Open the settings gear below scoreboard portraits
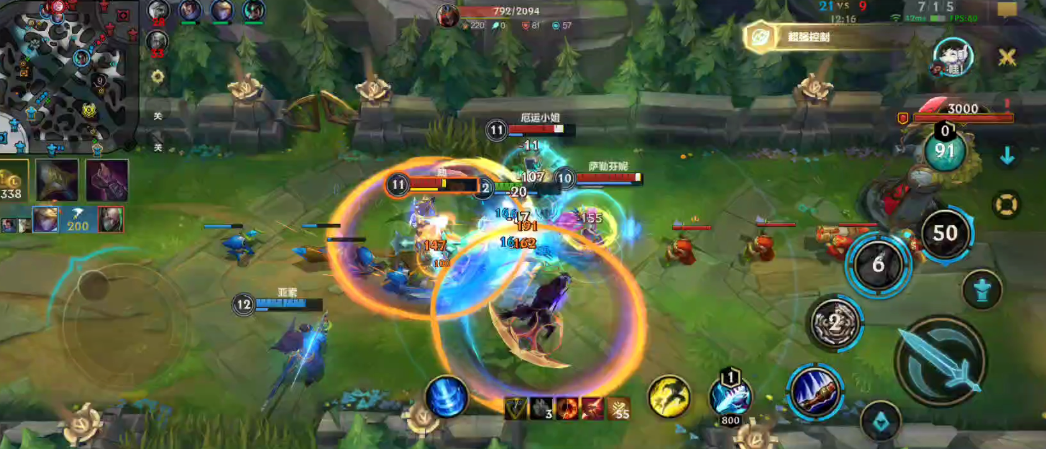The width and height of the screenshot is (1046, 449). coord(157,75)
